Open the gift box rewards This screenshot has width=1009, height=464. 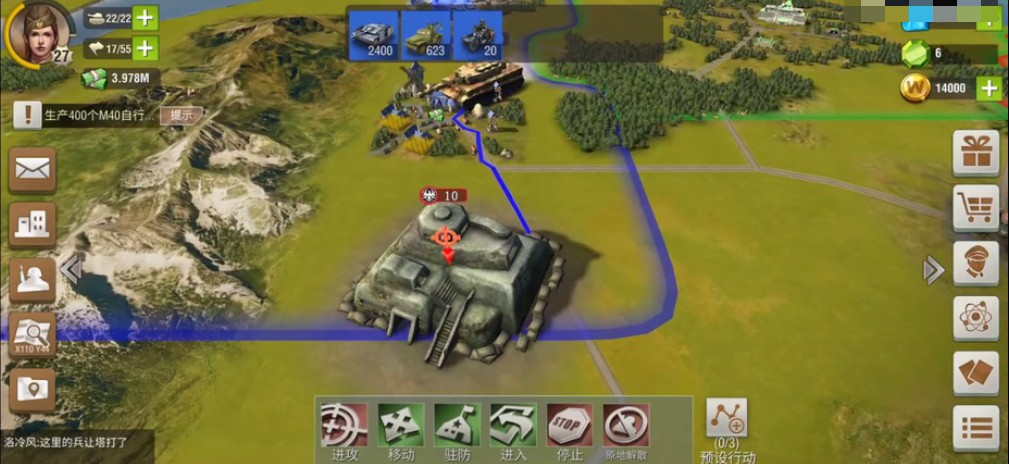point(975,153)
